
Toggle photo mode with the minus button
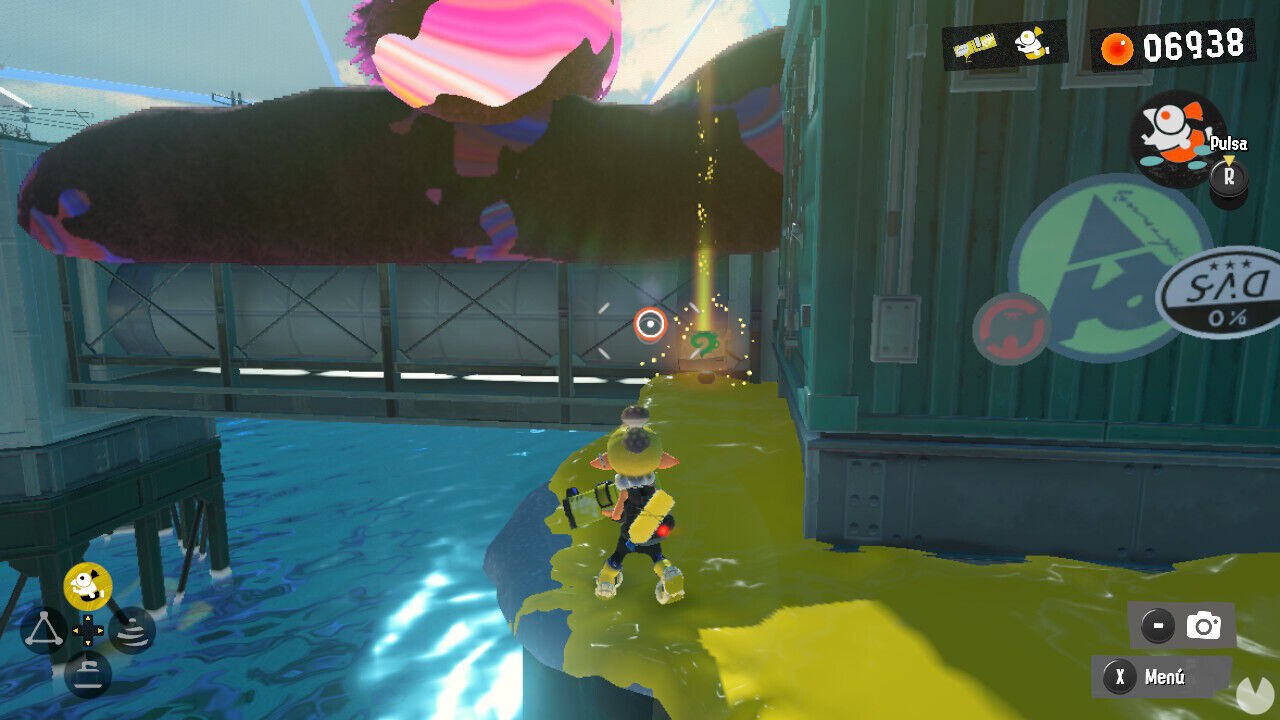1156,623
